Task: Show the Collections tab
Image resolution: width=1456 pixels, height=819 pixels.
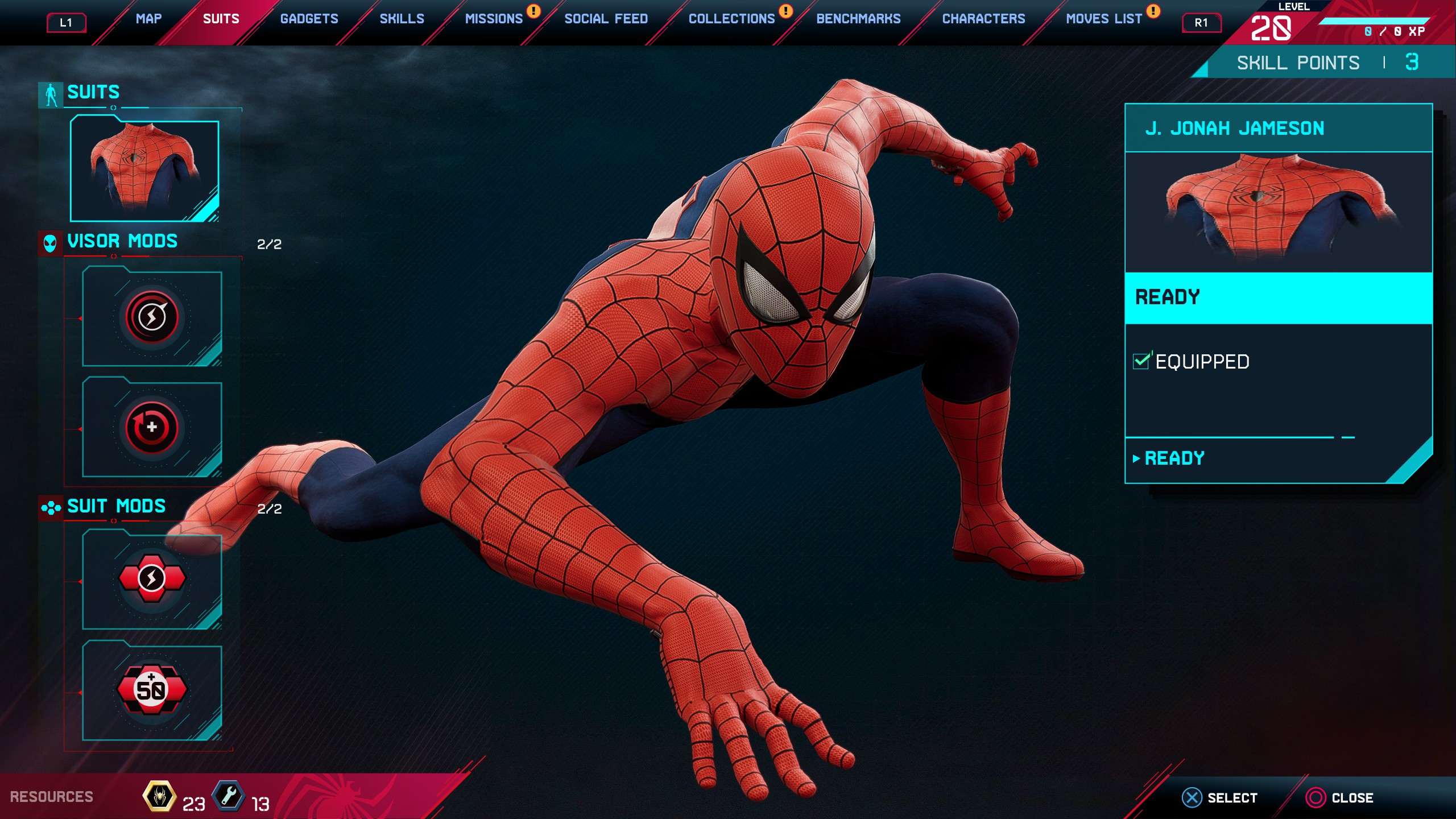Action: tap(731, 19)
